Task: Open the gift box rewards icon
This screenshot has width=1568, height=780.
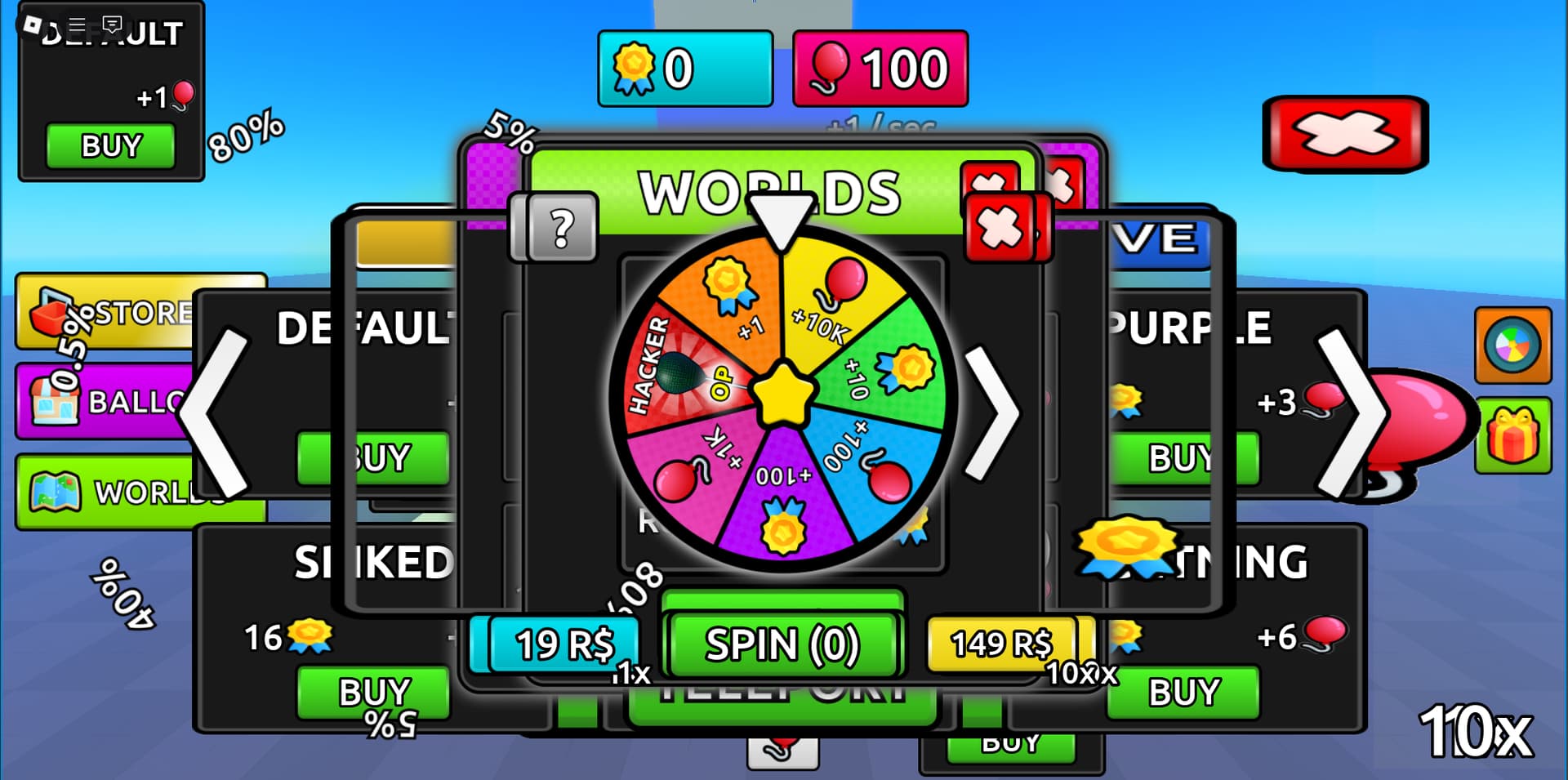Action: coord(1512,435)
